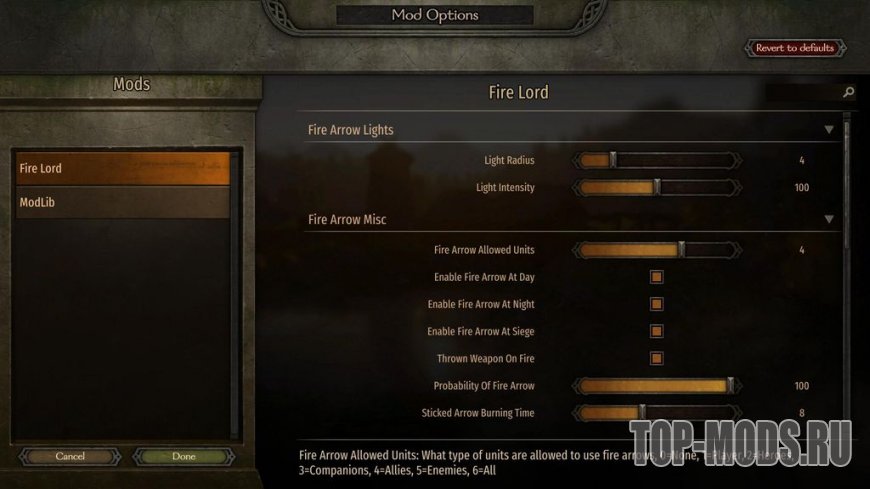Toggle the Thrown Weapon On Fire checkbox
Image resolution: width=870 pixels, height=489 pixels.
(x=657, y=358)
